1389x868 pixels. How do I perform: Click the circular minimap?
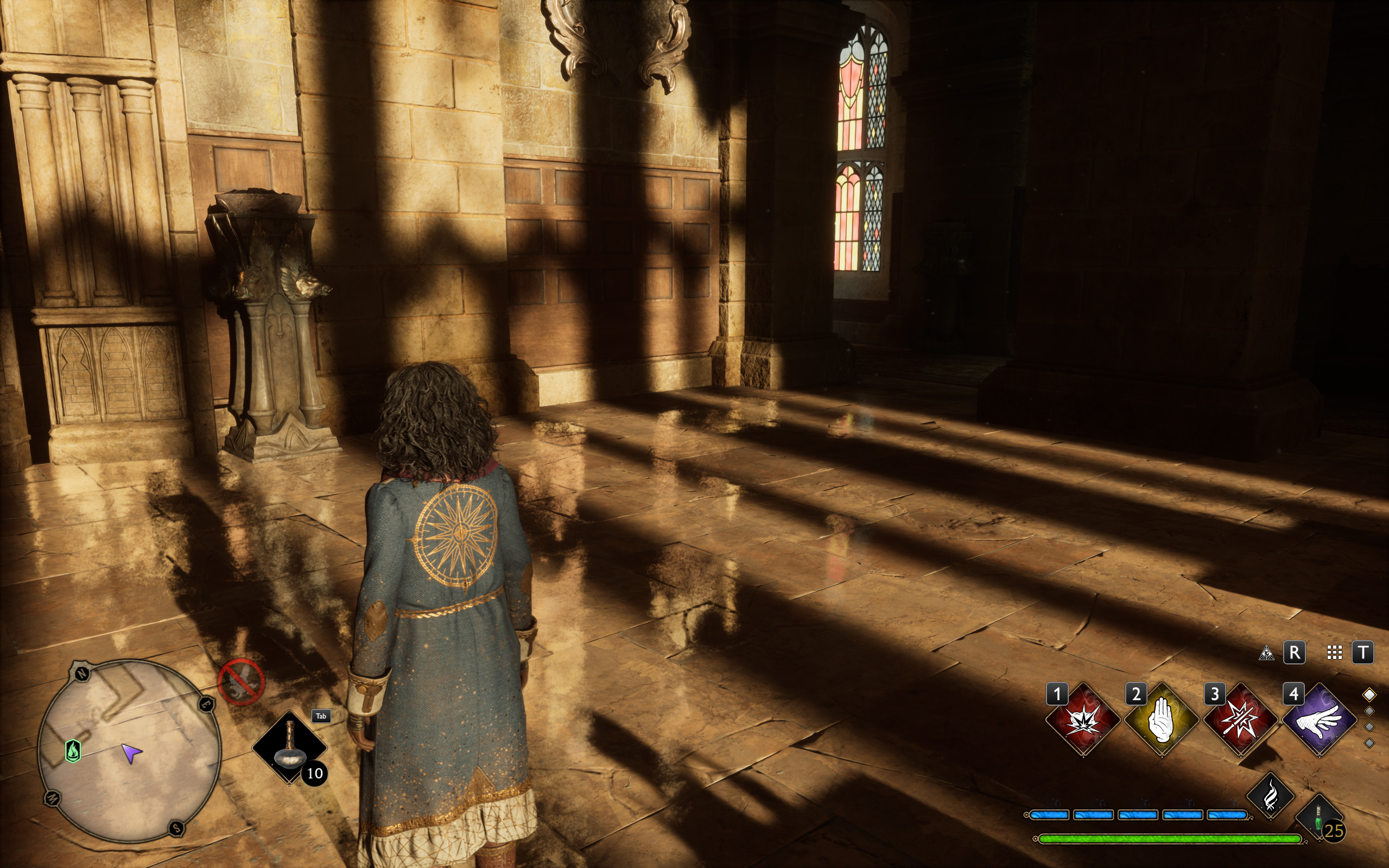click(129, 751)
